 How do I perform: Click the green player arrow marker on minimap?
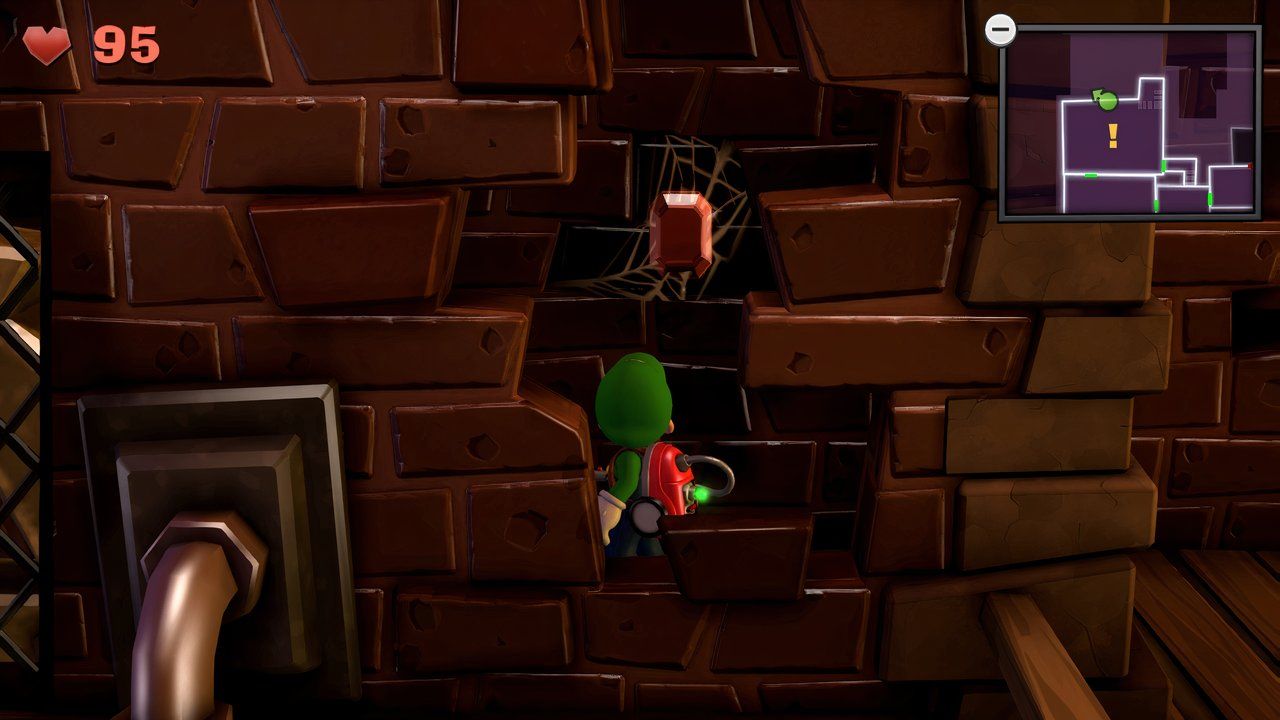[x=1106, y=100]
